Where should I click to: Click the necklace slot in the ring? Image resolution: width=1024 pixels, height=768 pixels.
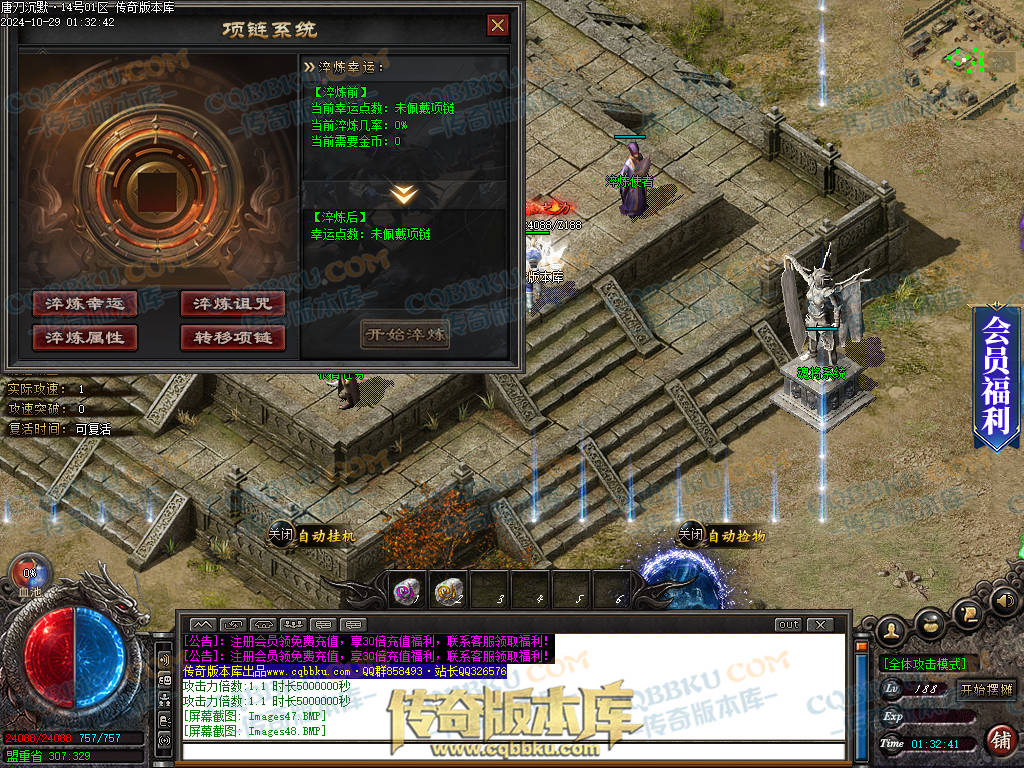click(x=154, y=191)
